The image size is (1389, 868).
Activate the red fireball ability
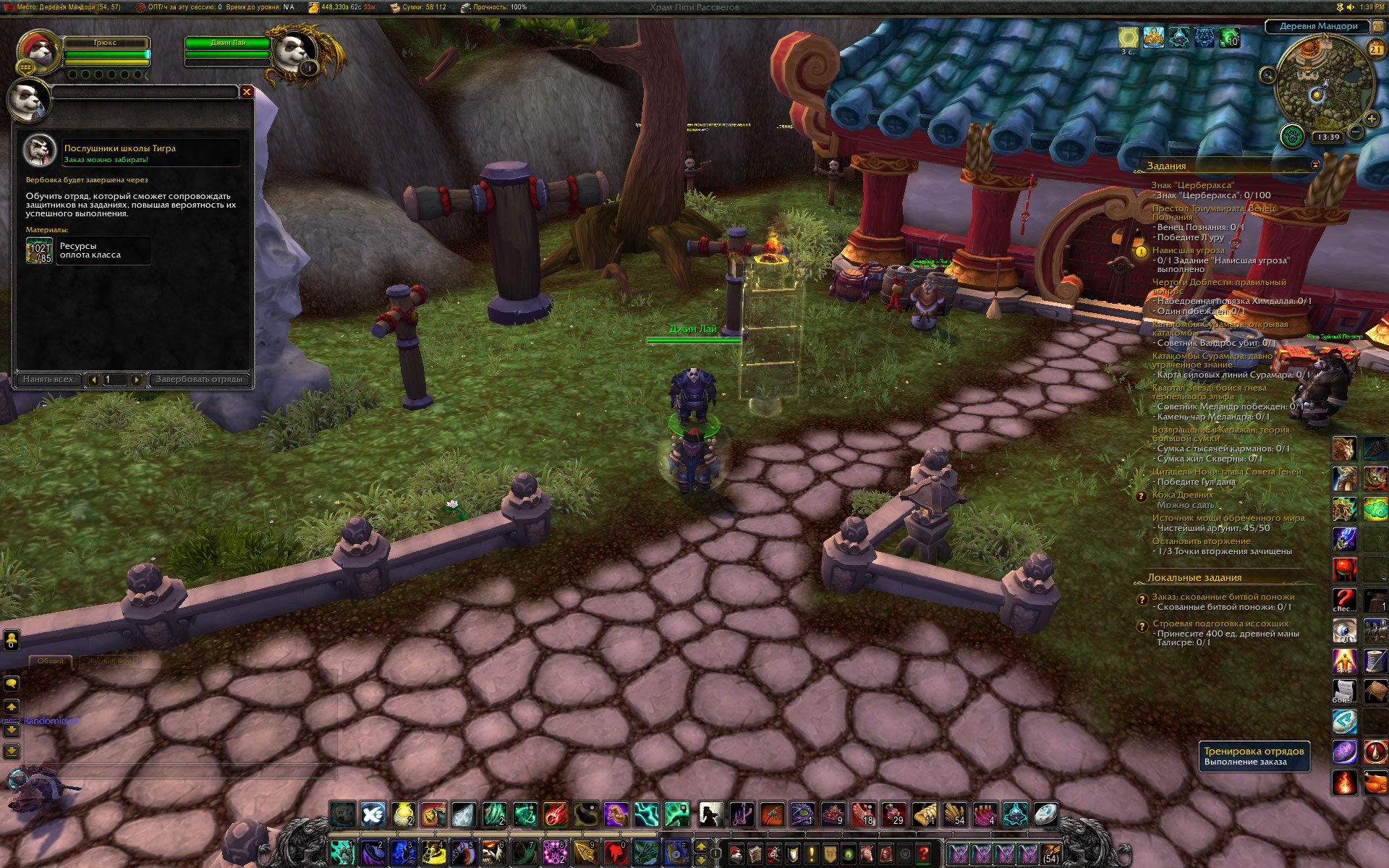(x=556, y=814)
